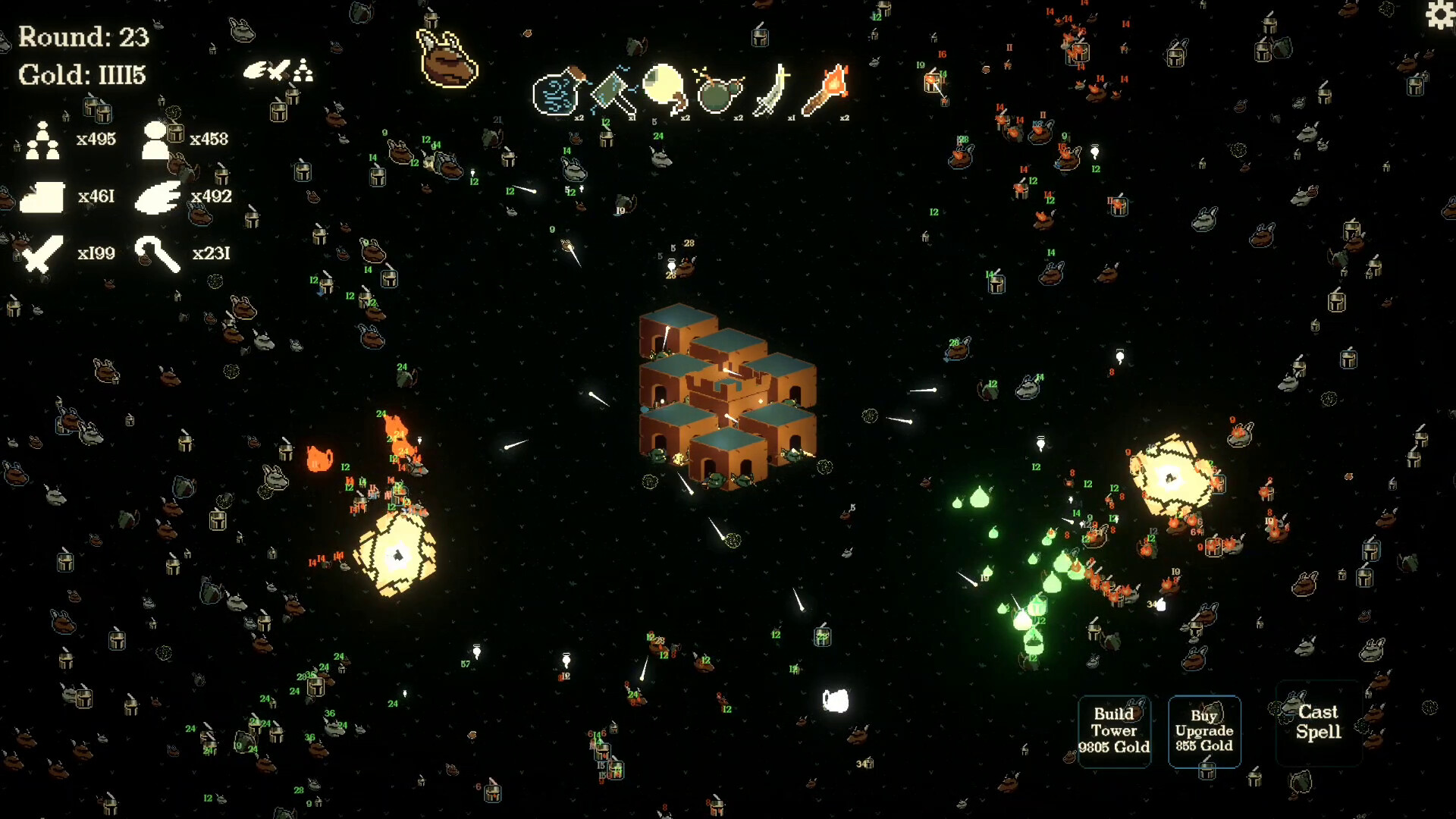Choose the lightning axe spell icon
The height and width of the screenshot is (819, 1456).
(x=613, y=93)
